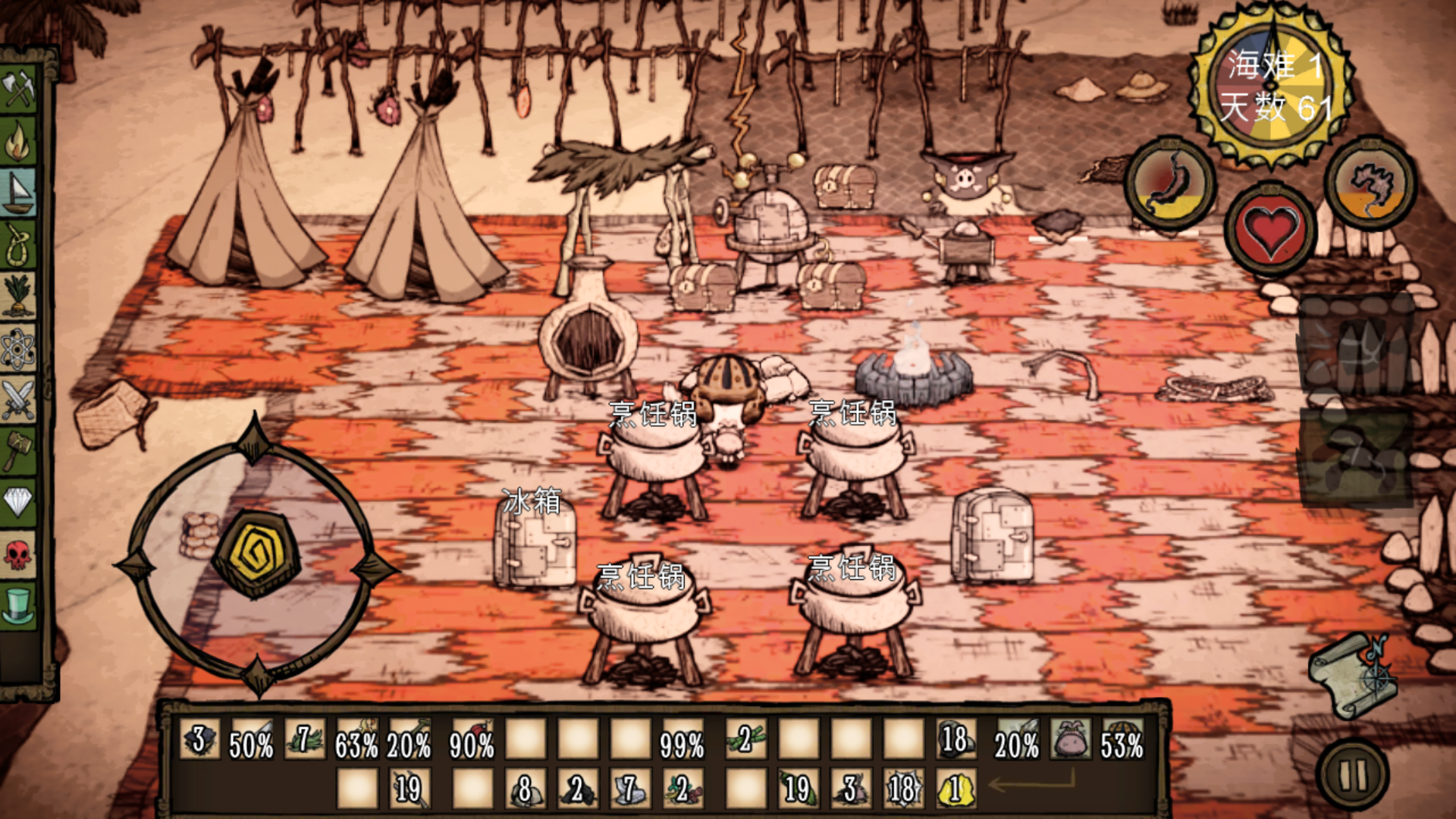This screenshot has height=819, width=1456.
Task: Select the 90% item in the inventory
Action: (472, 739)
